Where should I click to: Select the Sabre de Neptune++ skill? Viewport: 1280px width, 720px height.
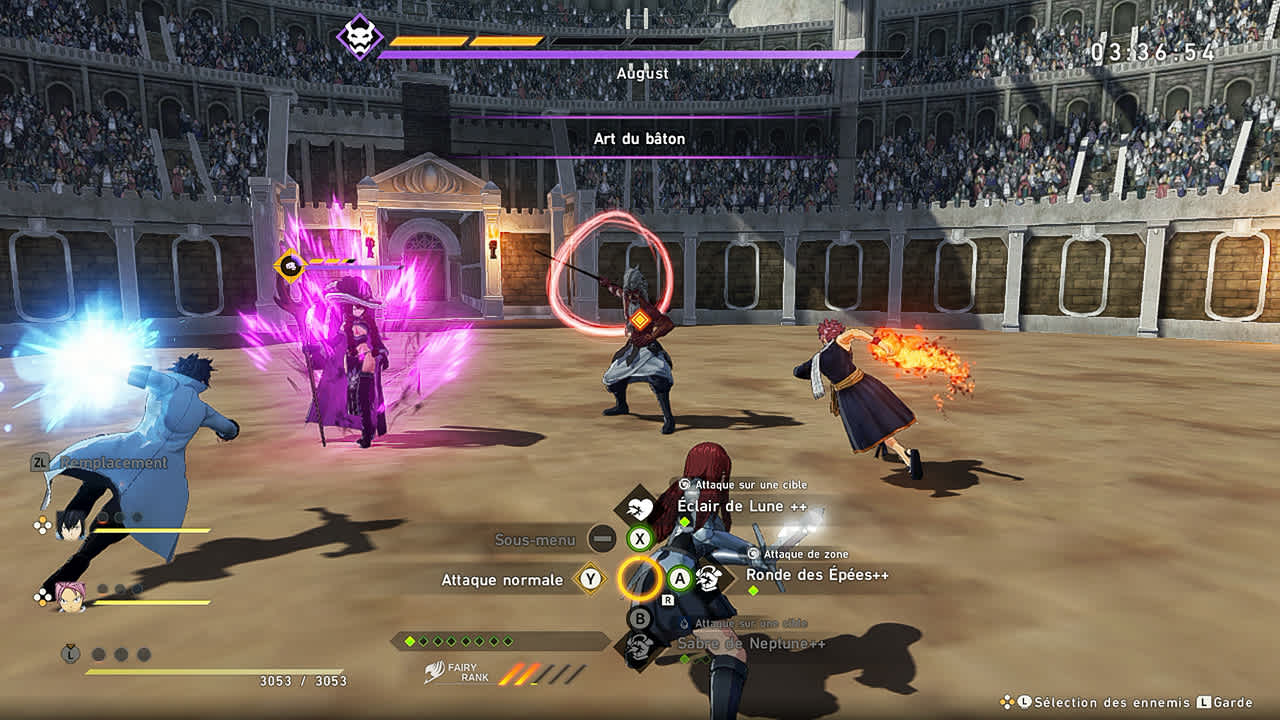click(x=751, y=643)
